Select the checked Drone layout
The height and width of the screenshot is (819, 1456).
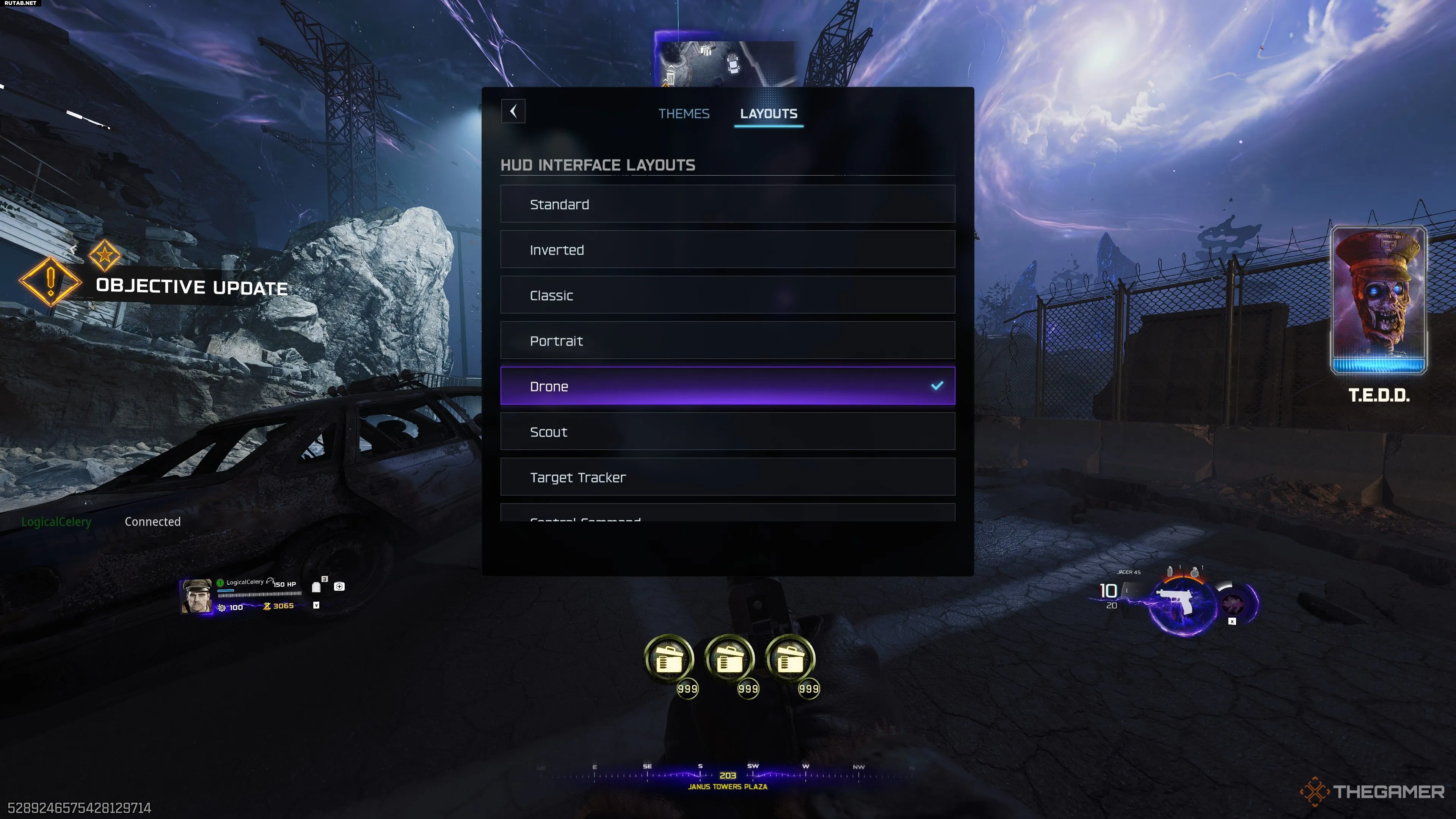[x=728, y=386]
